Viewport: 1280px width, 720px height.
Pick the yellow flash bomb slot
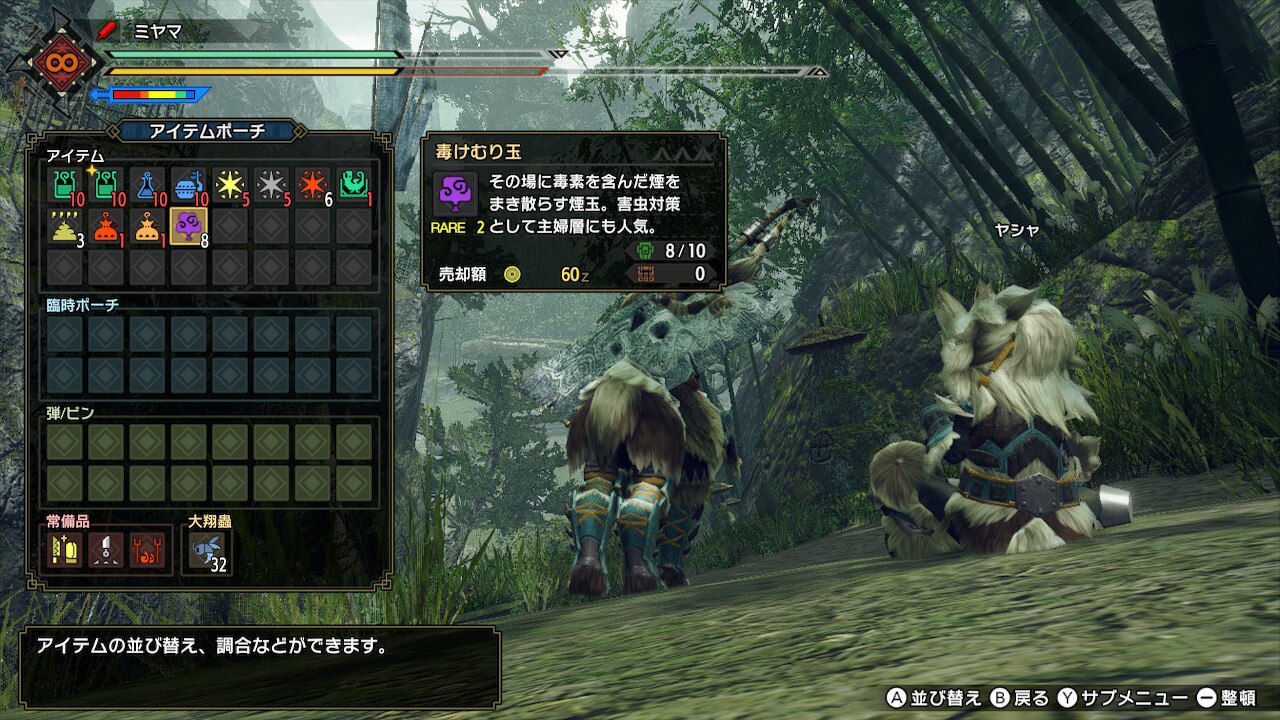[x=230, y=185]
